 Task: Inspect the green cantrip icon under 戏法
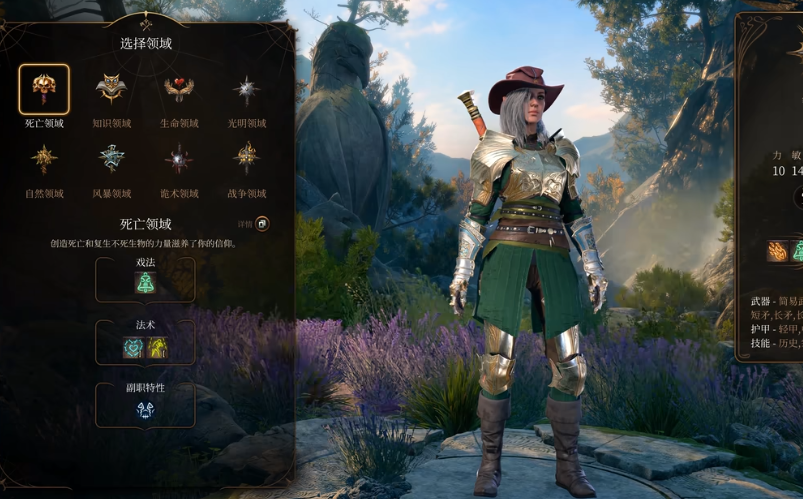pos(145,283)
